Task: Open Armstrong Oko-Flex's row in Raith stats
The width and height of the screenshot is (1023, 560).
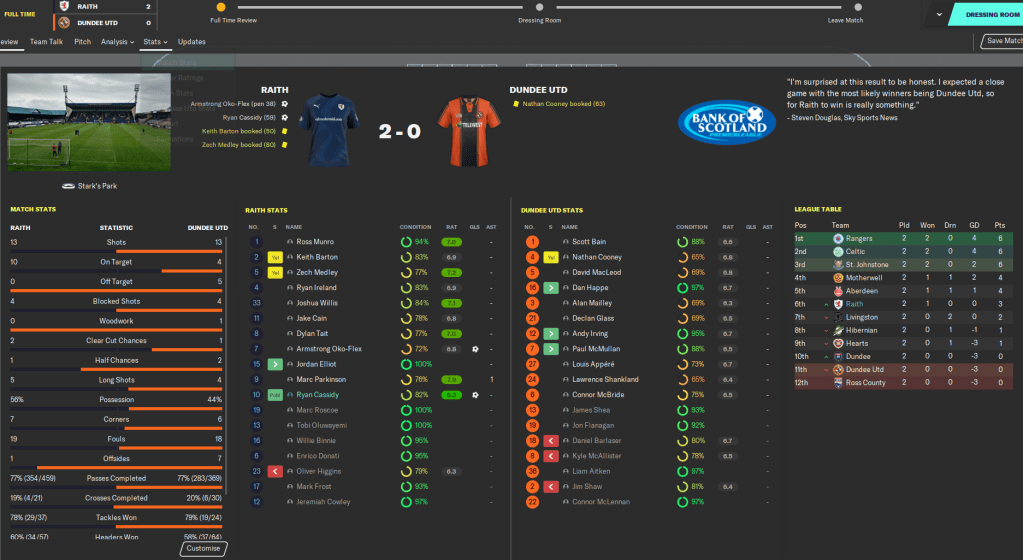Action: click(330, 349)
